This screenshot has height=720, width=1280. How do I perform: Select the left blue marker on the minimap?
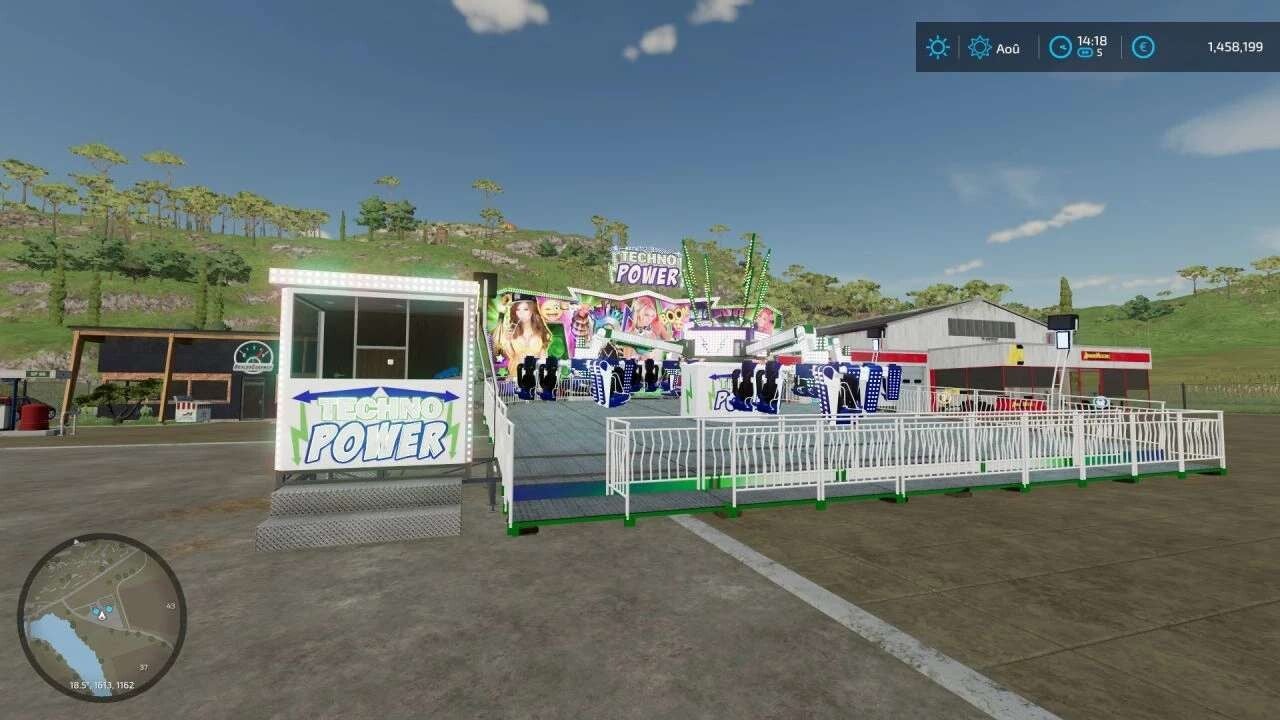pos(95,611)
